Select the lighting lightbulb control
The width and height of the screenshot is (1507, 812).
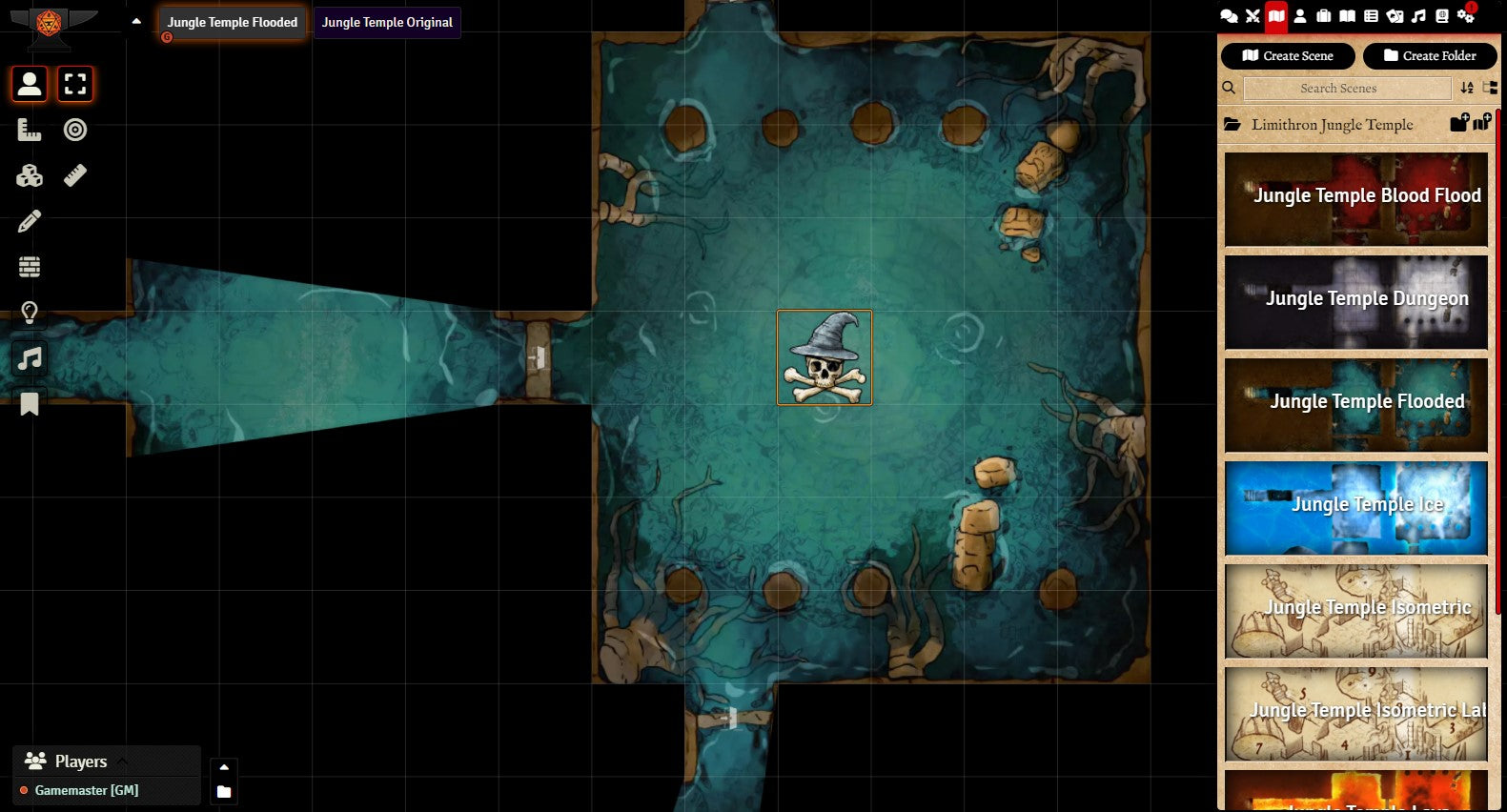pyautogui.click(x=30, y=313)
